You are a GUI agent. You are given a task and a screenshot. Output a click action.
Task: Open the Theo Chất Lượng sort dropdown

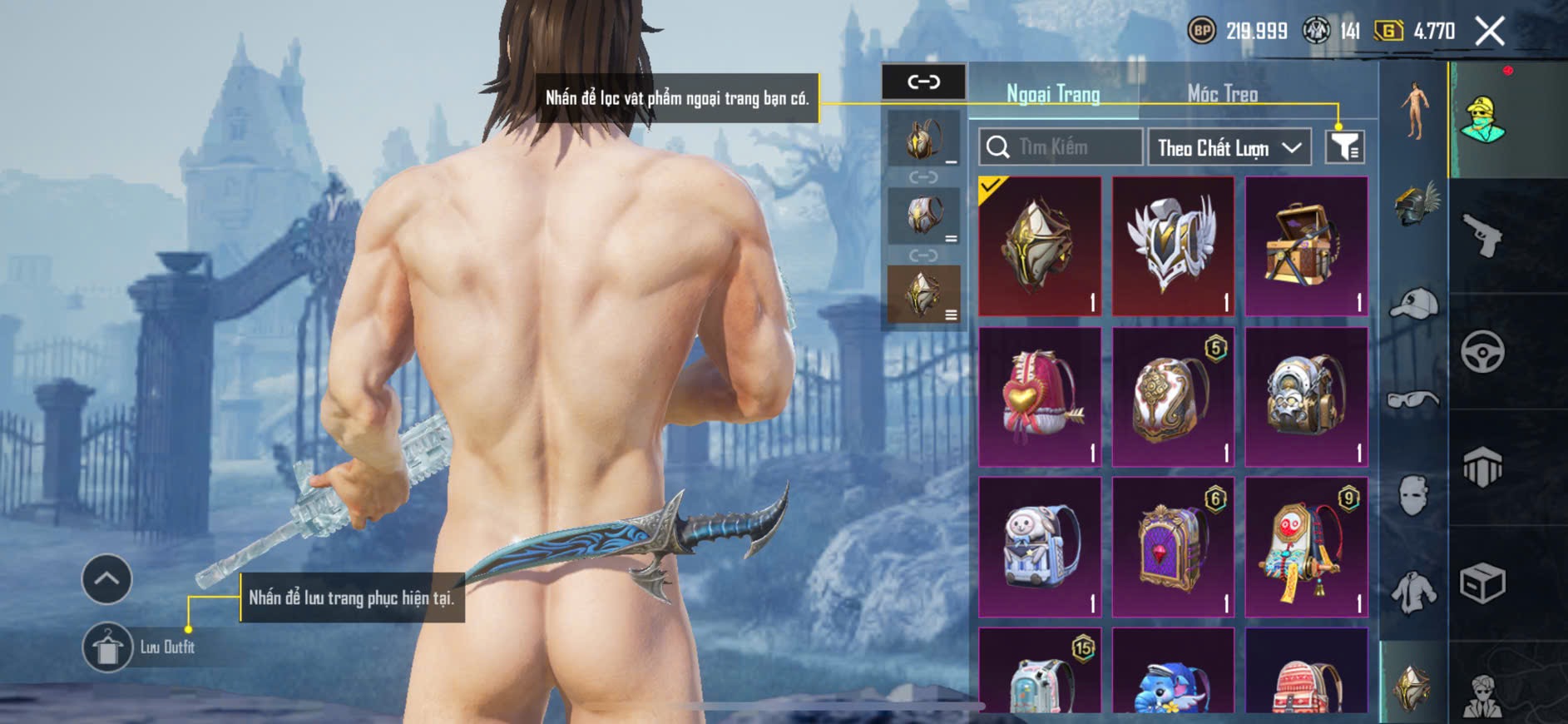[1229, 147]
